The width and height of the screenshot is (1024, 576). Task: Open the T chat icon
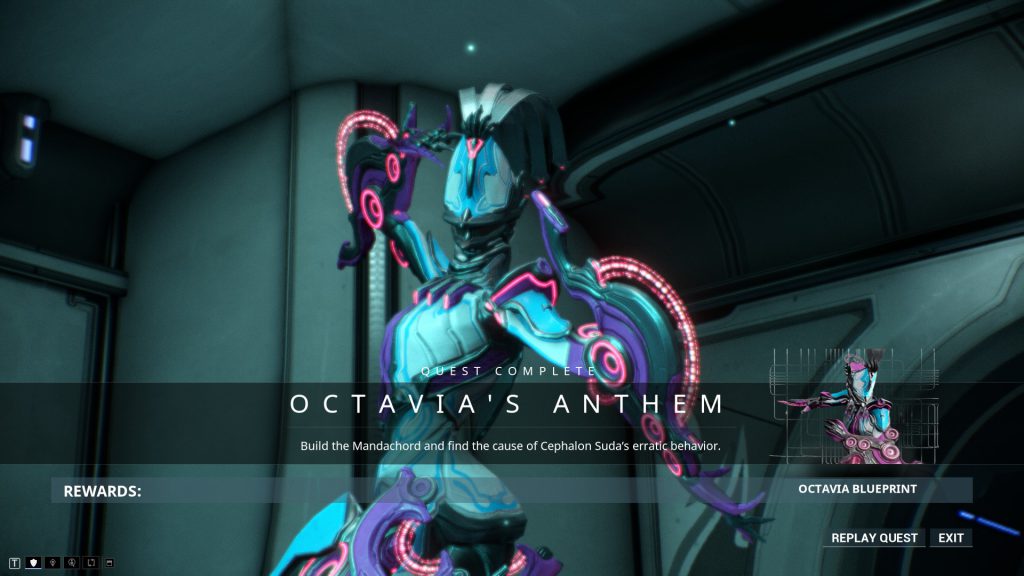[x=14, y=563]
